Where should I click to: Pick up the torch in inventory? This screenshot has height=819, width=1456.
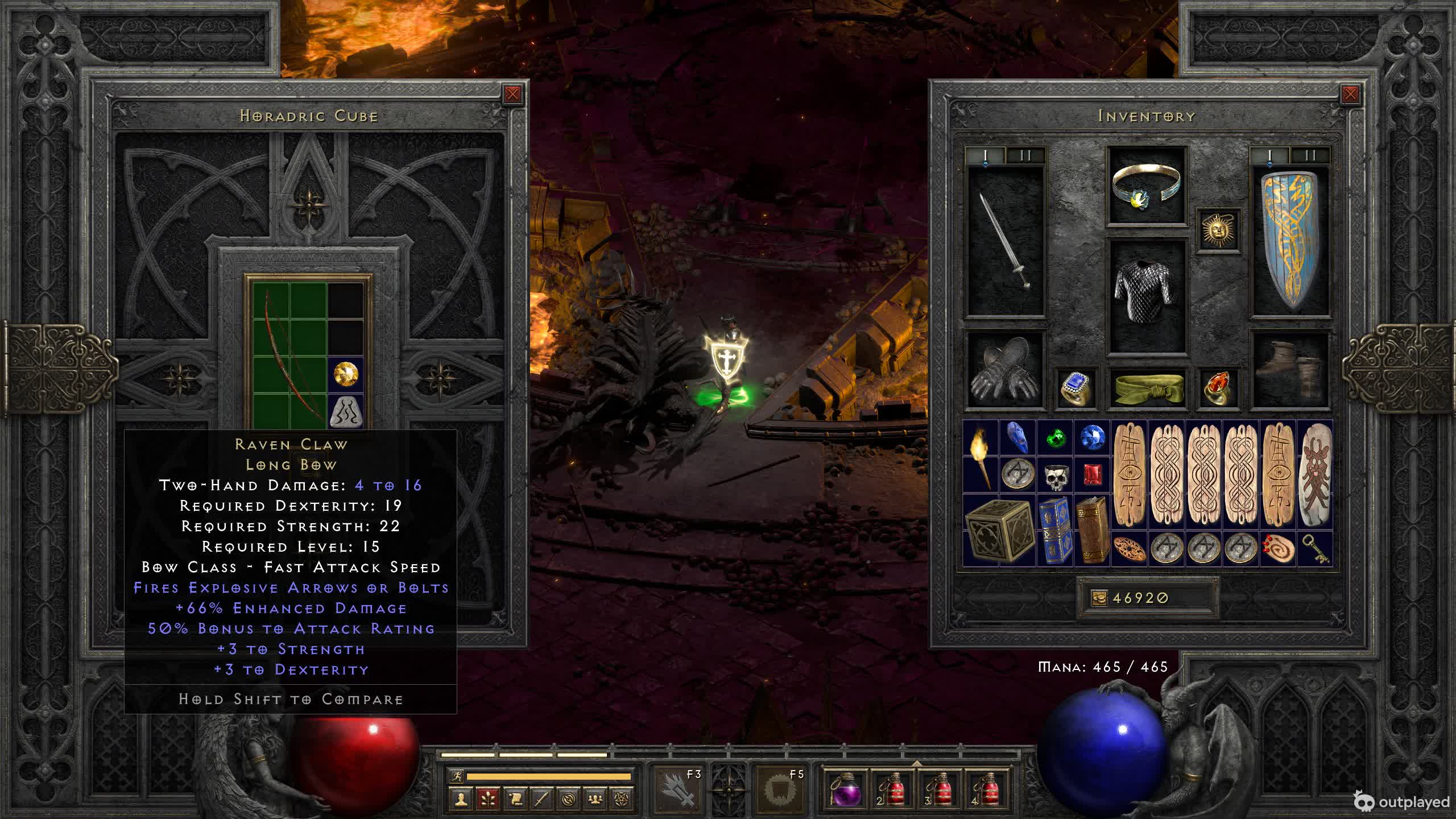(981, 457)
